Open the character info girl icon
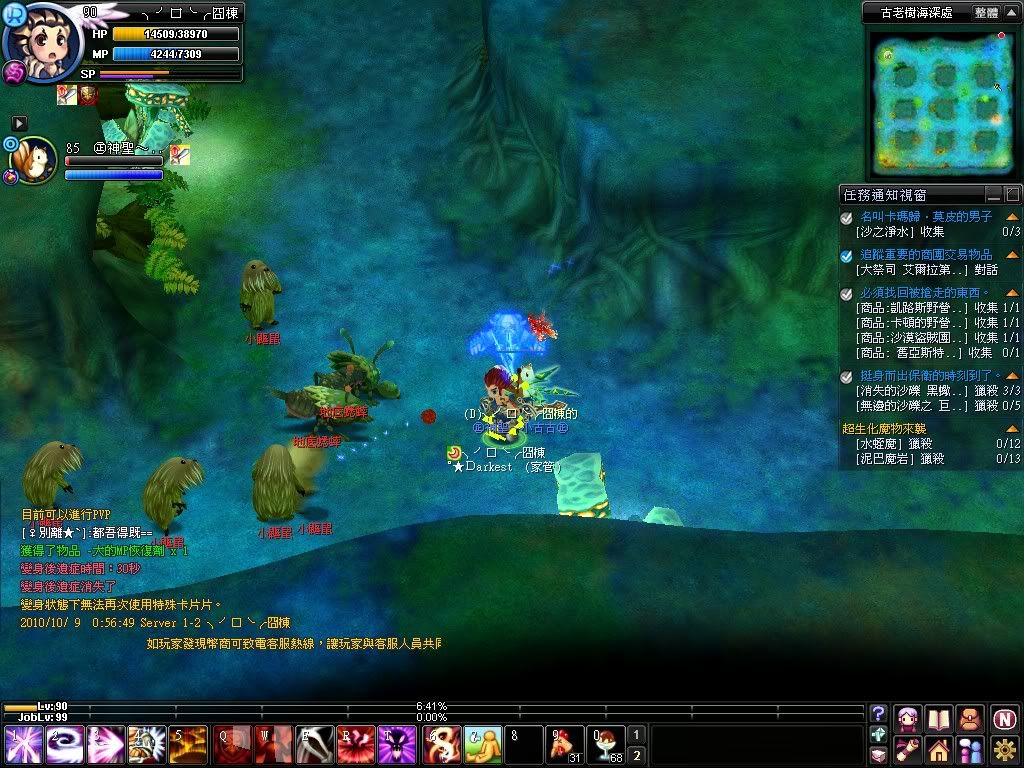 point(908,718)
